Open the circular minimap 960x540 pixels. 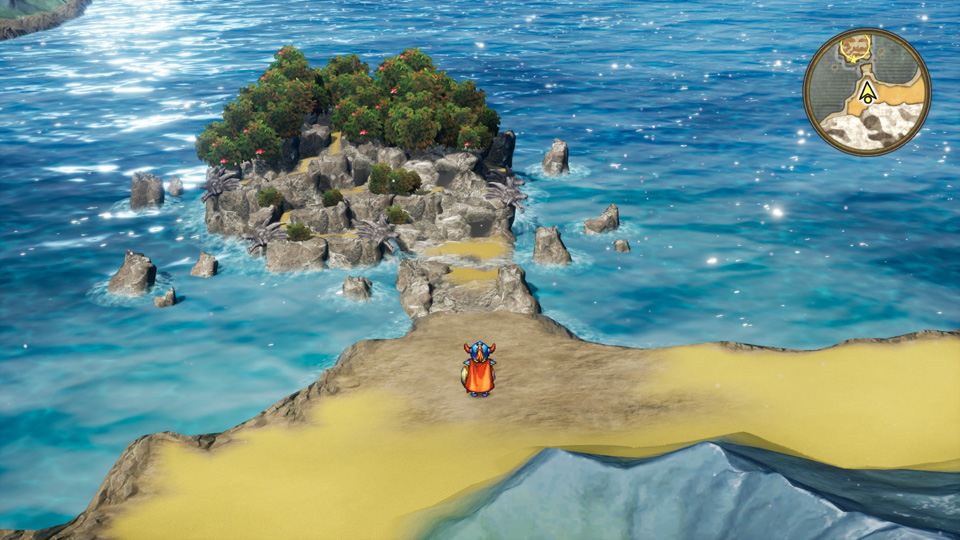[x=867, y=92]
